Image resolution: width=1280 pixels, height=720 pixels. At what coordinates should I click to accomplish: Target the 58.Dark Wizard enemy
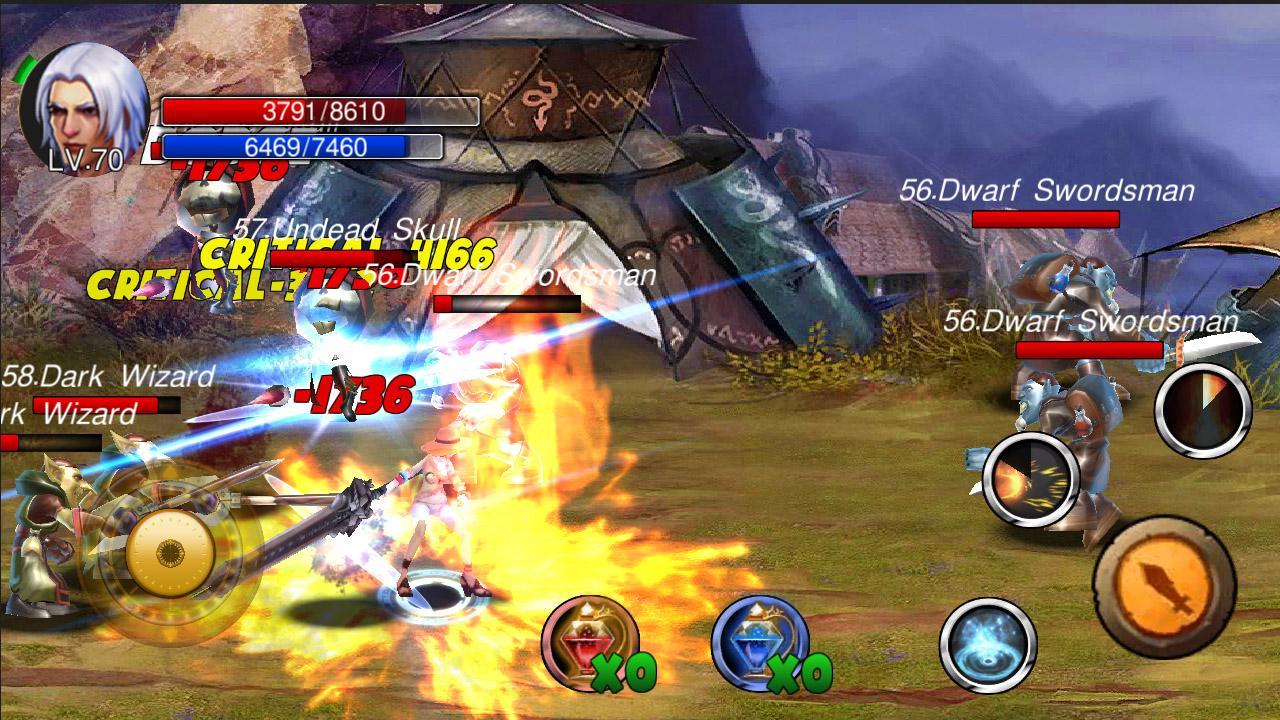pos(105,378)
